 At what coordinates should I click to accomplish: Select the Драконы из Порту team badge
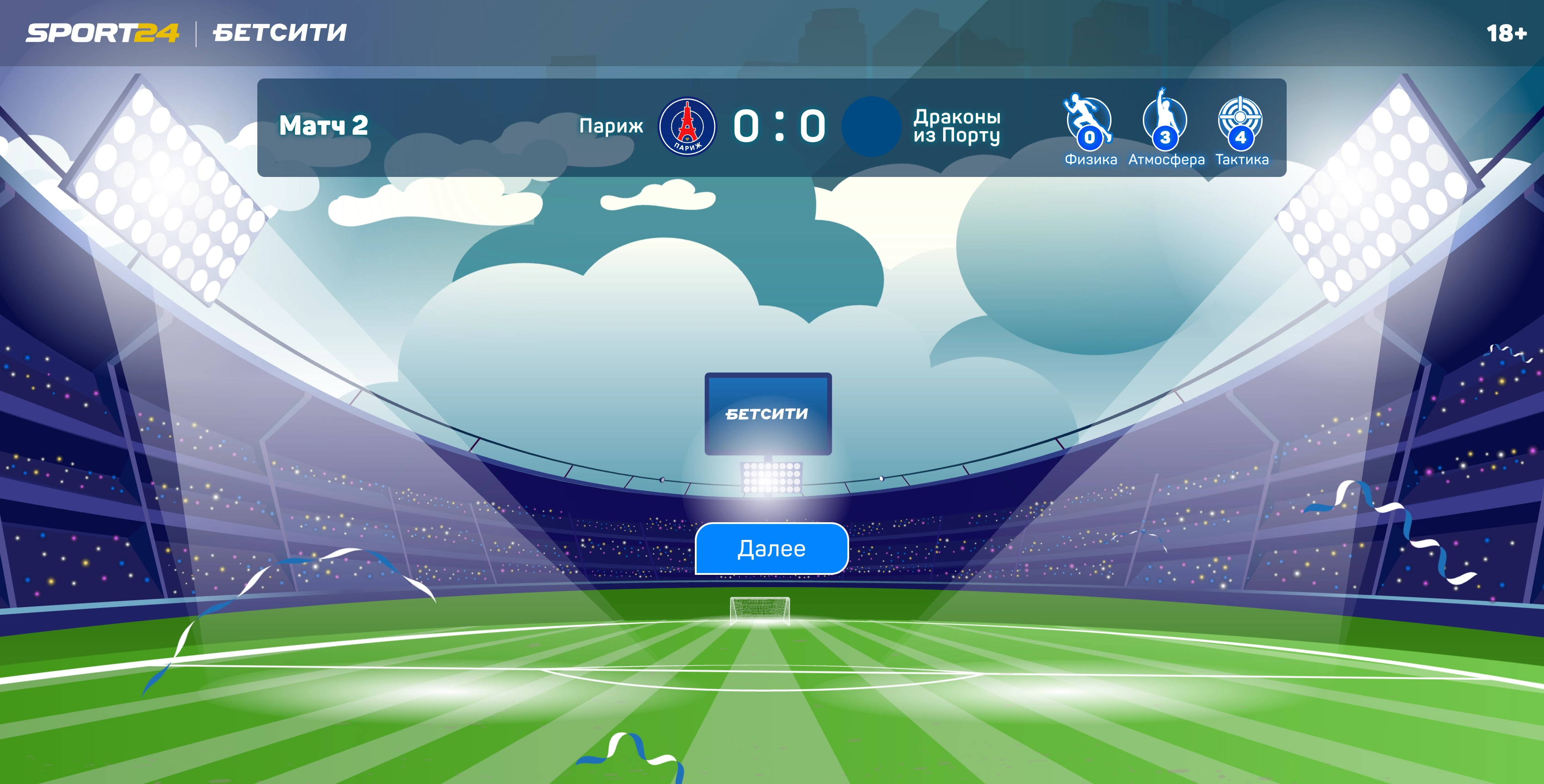(x=870, y=127)
